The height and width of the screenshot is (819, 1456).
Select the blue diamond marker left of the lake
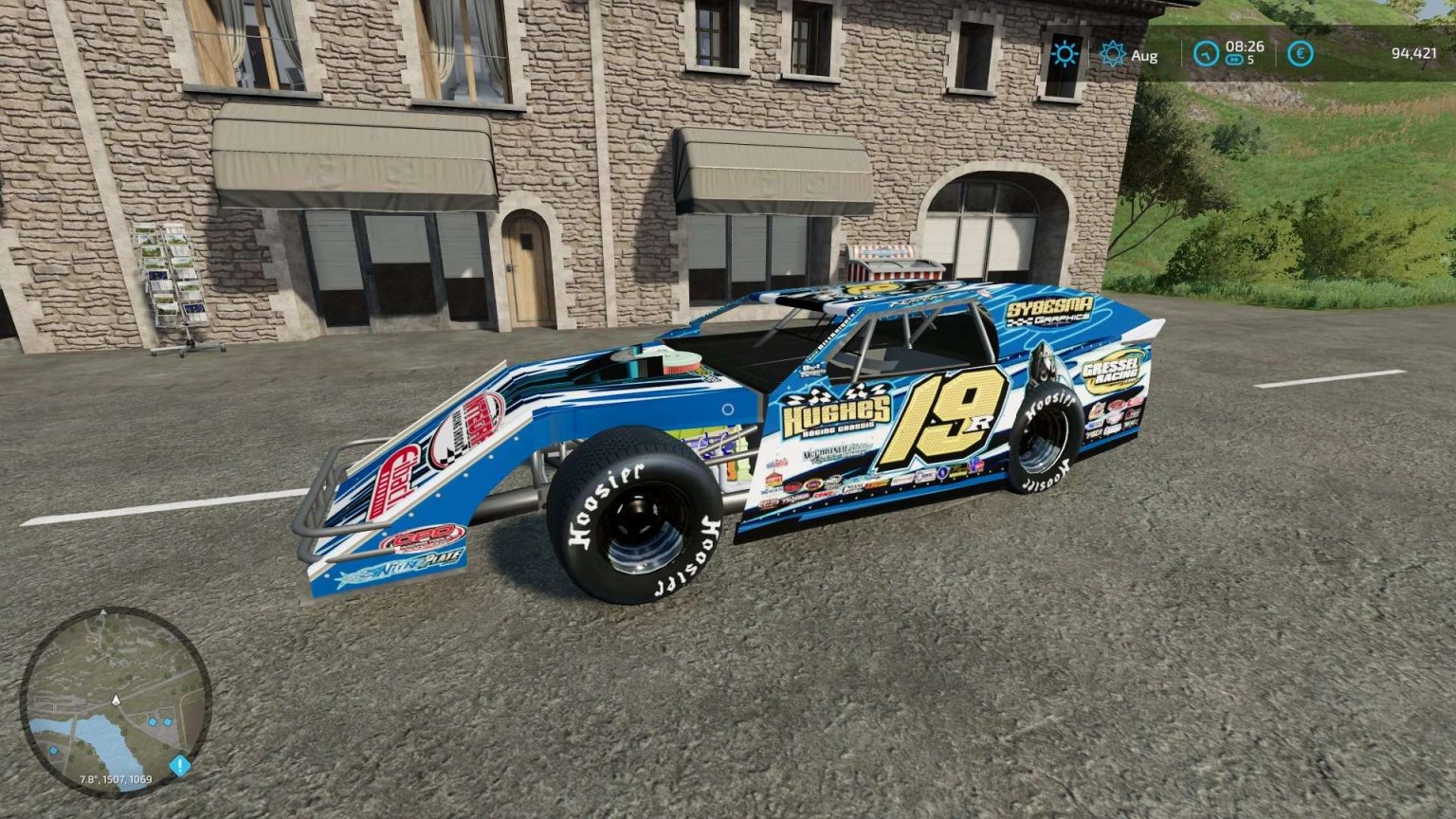pos(53,752)
